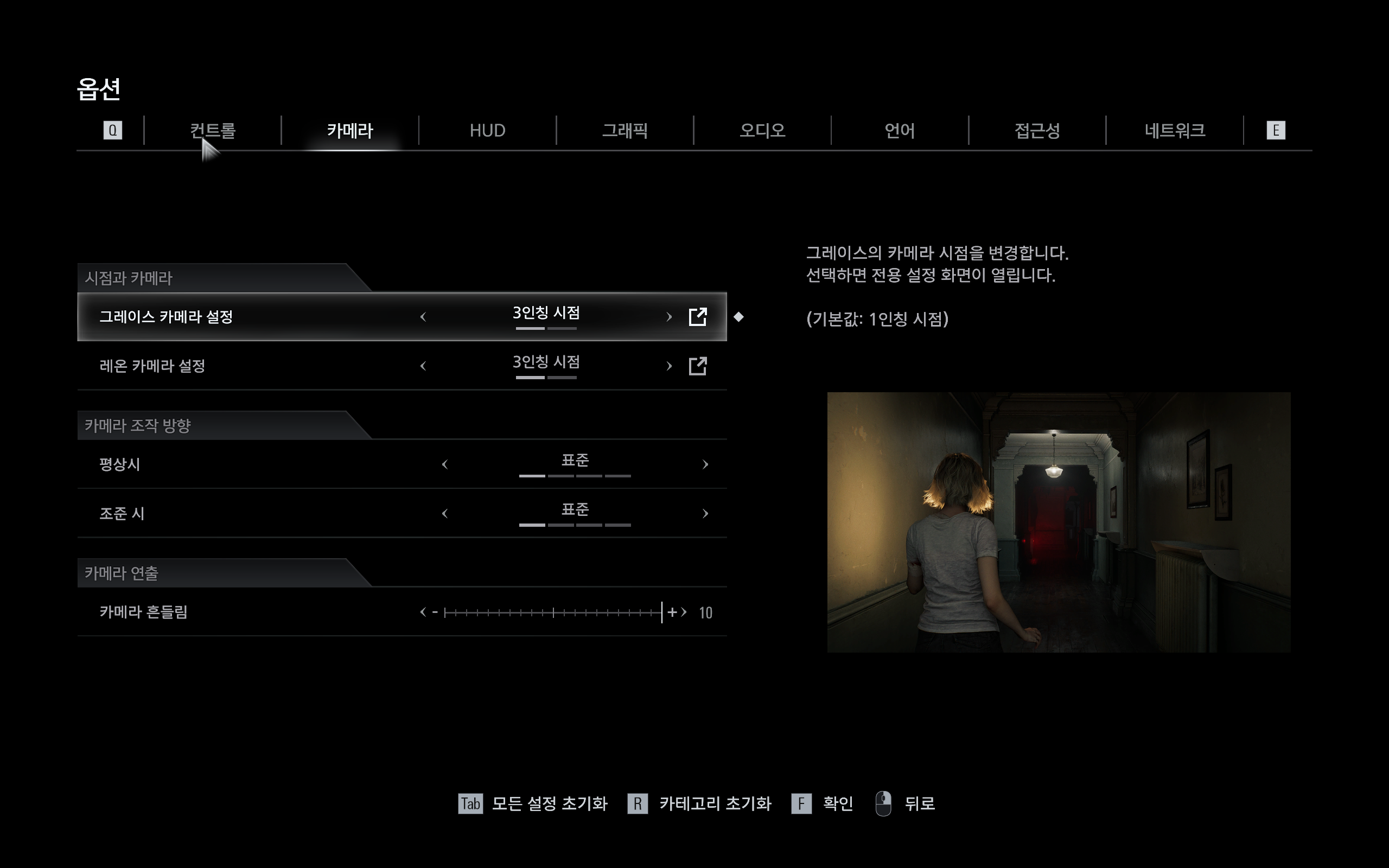Change 평상시 direction with right arrow

pos(705,464)
